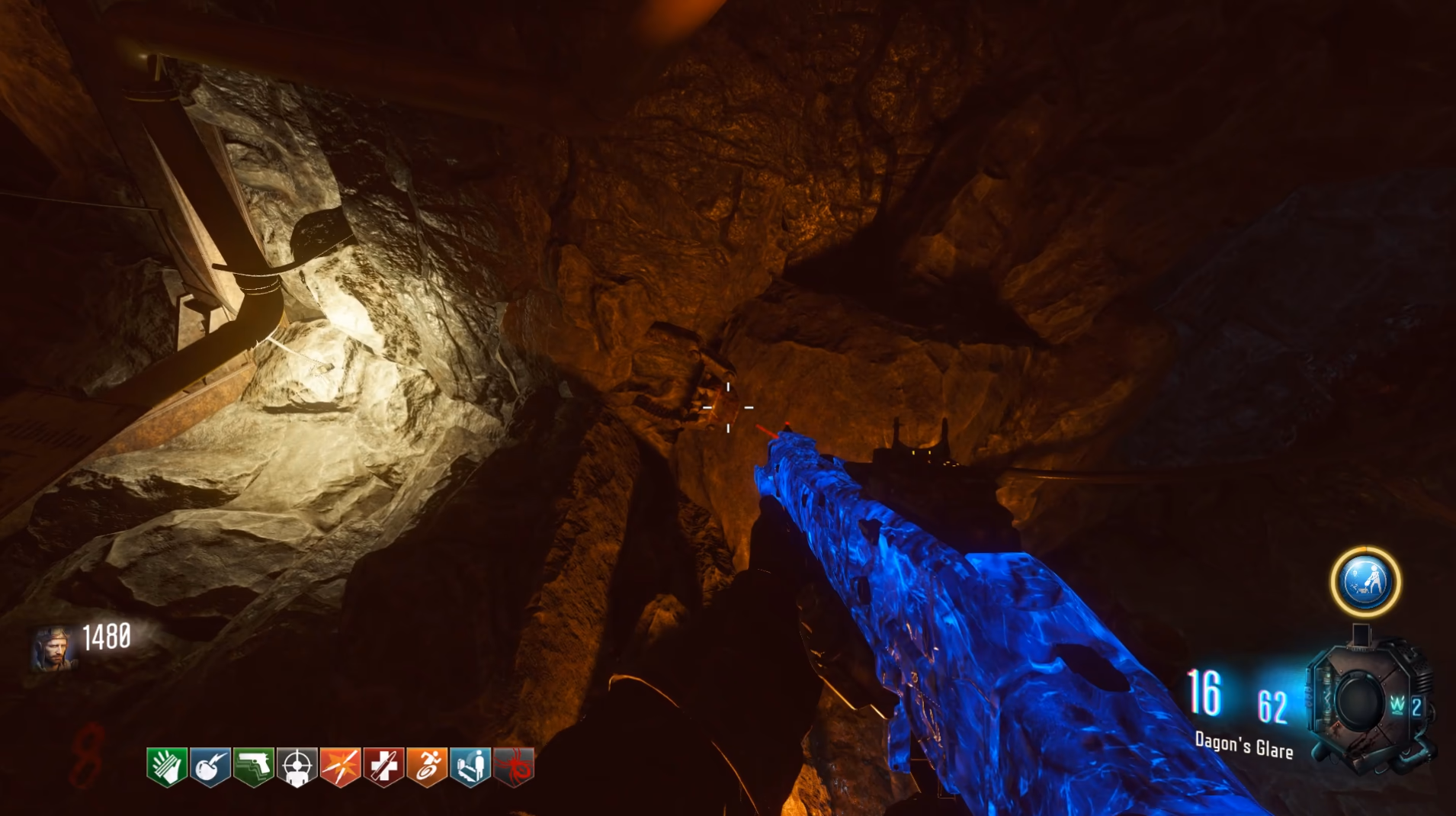The image size is (1456, 816).
Task: Choose the green pistol perk icon
Action: point(254,766)
